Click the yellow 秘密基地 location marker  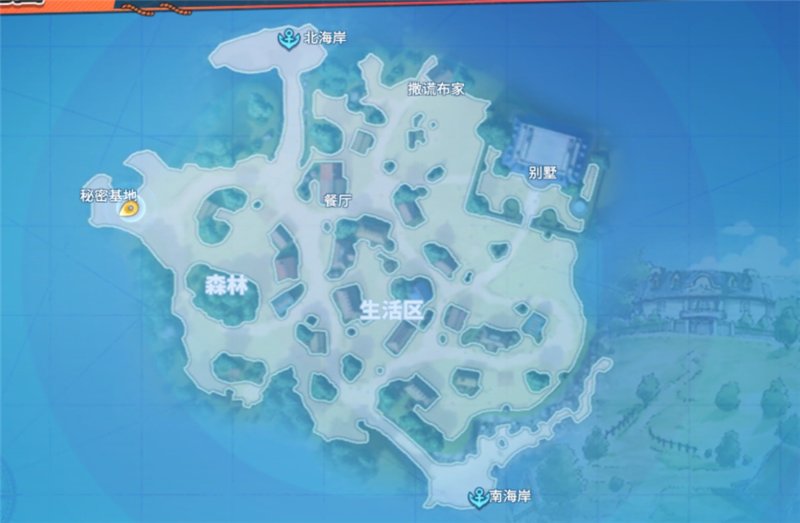click(128, 209)
